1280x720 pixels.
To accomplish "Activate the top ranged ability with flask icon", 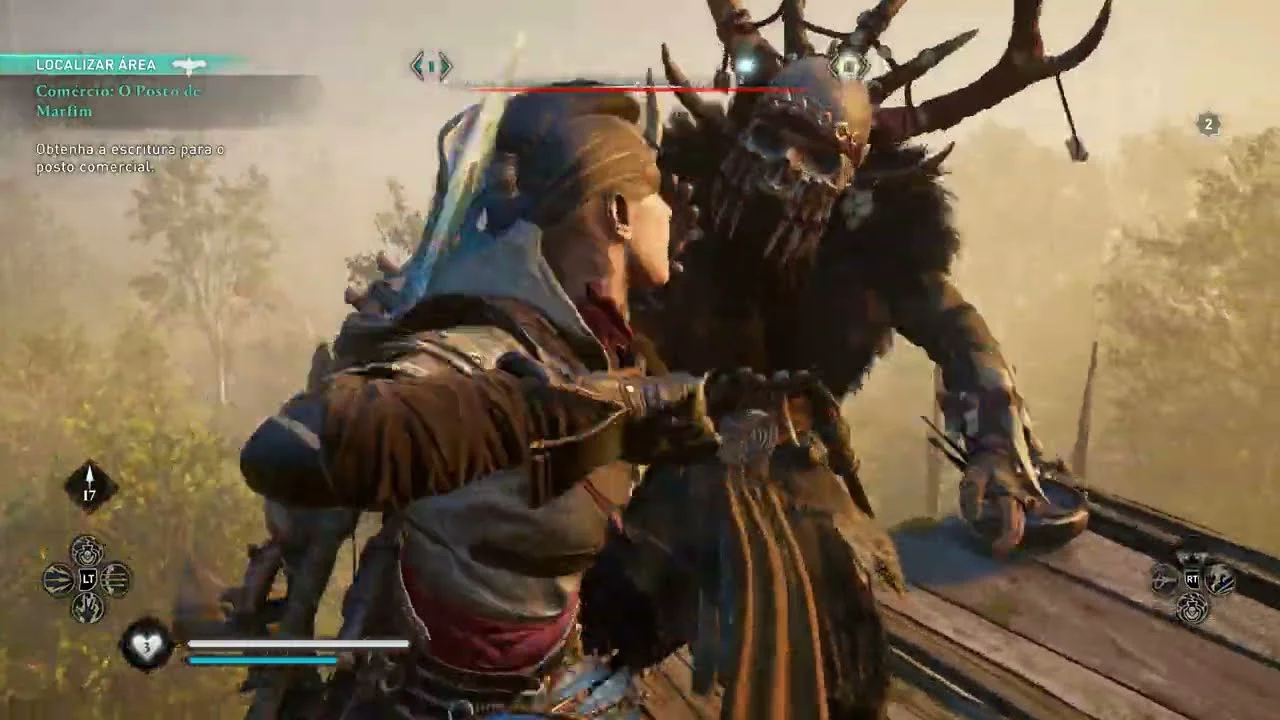I will 87,550.
